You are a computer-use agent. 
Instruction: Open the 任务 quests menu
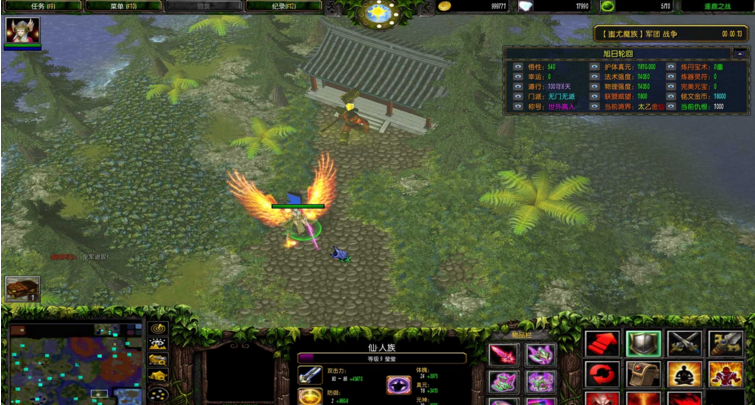(x=39, y=6)
